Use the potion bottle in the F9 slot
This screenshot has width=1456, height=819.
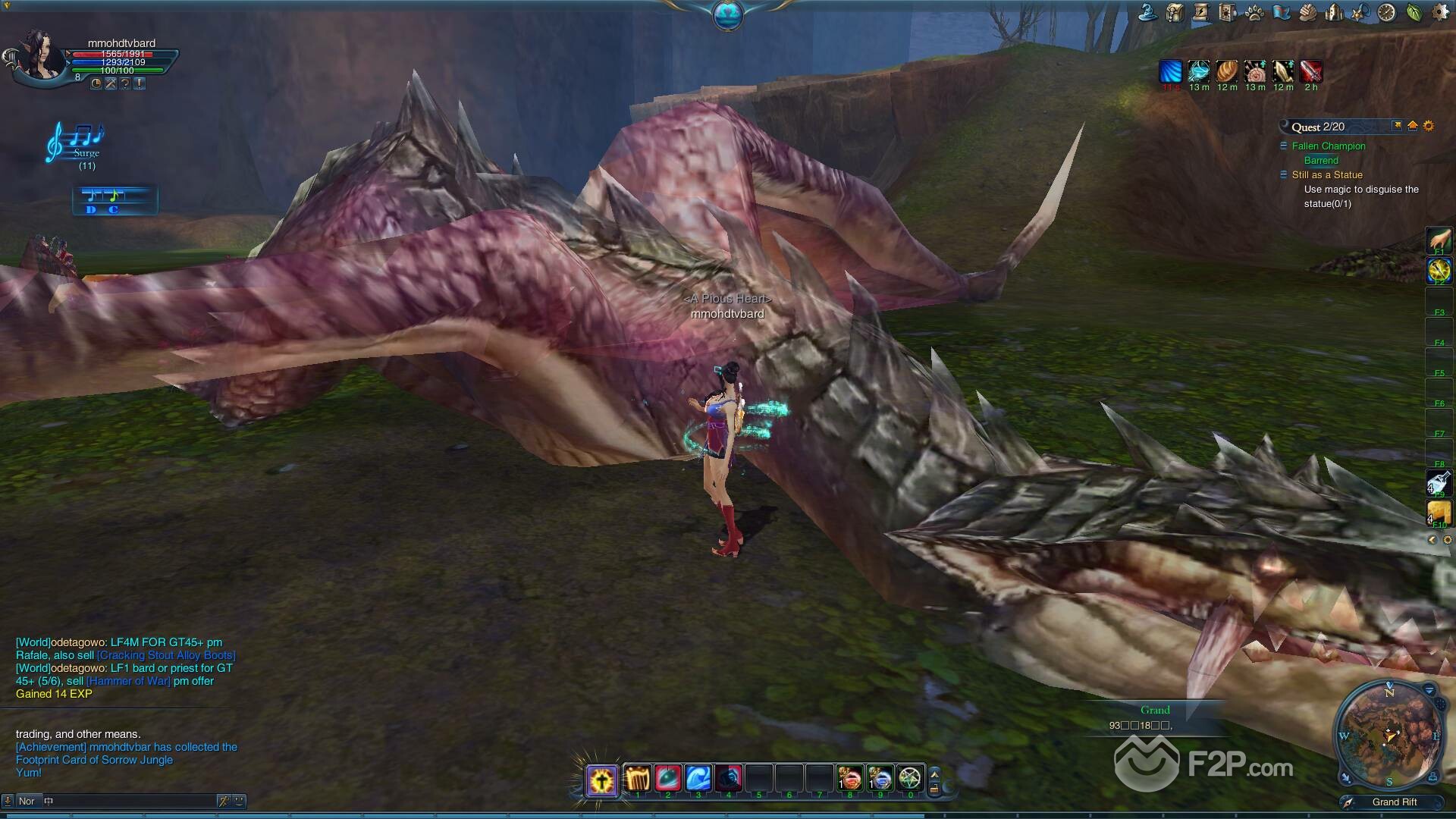click(1439, 482)
